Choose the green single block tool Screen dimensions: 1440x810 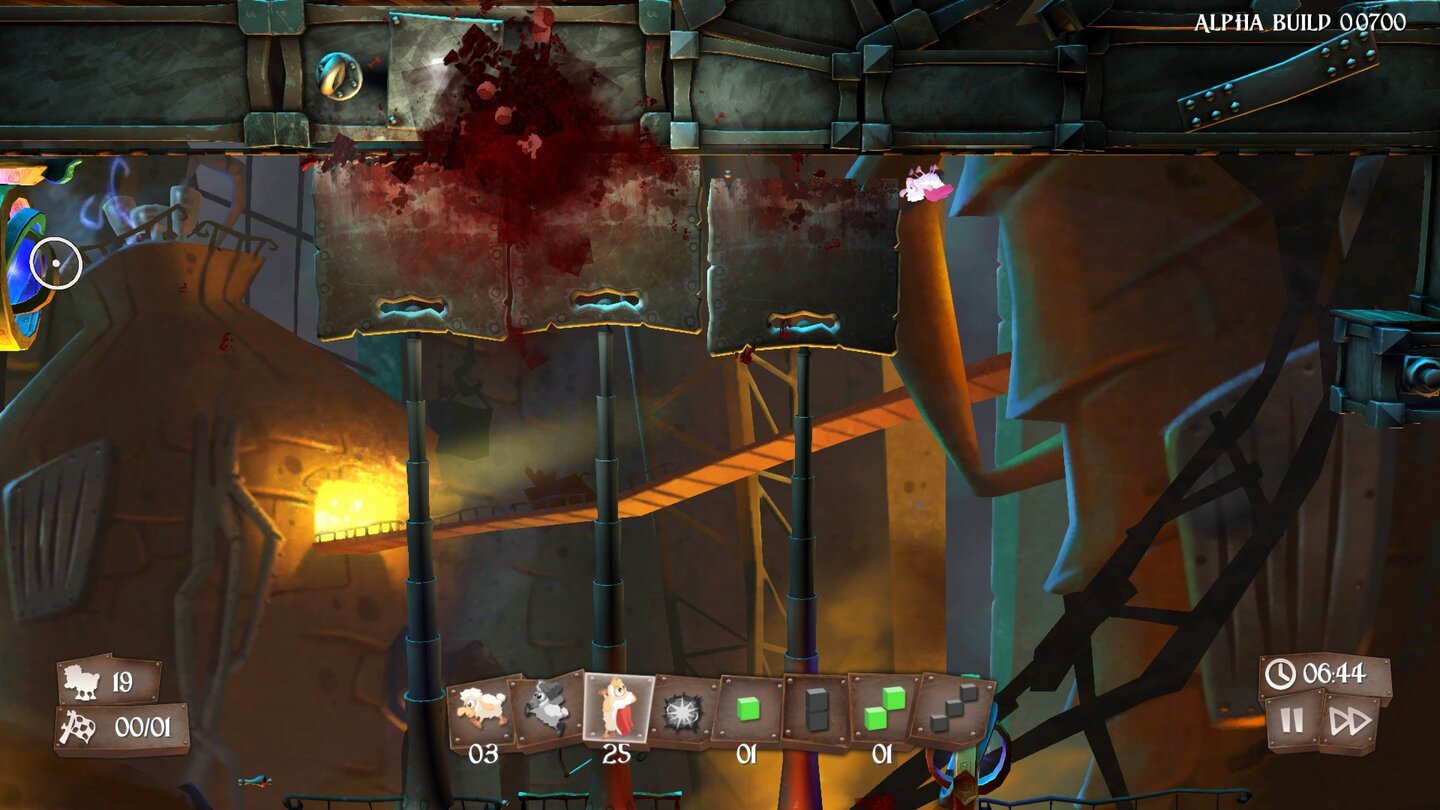[746, 710]
